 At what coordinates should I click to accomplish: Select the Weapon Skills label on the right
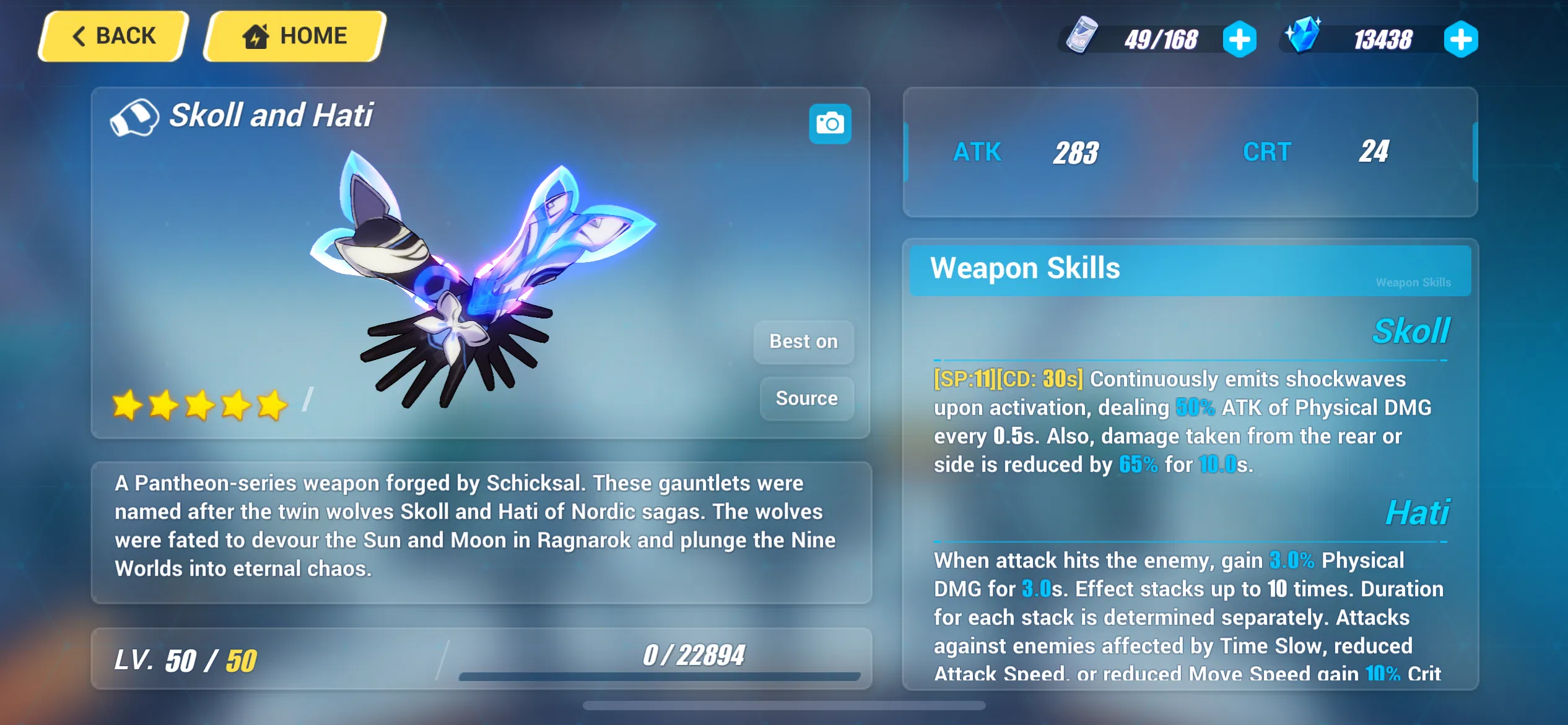pyautogui.click(x=1414, y=283)
